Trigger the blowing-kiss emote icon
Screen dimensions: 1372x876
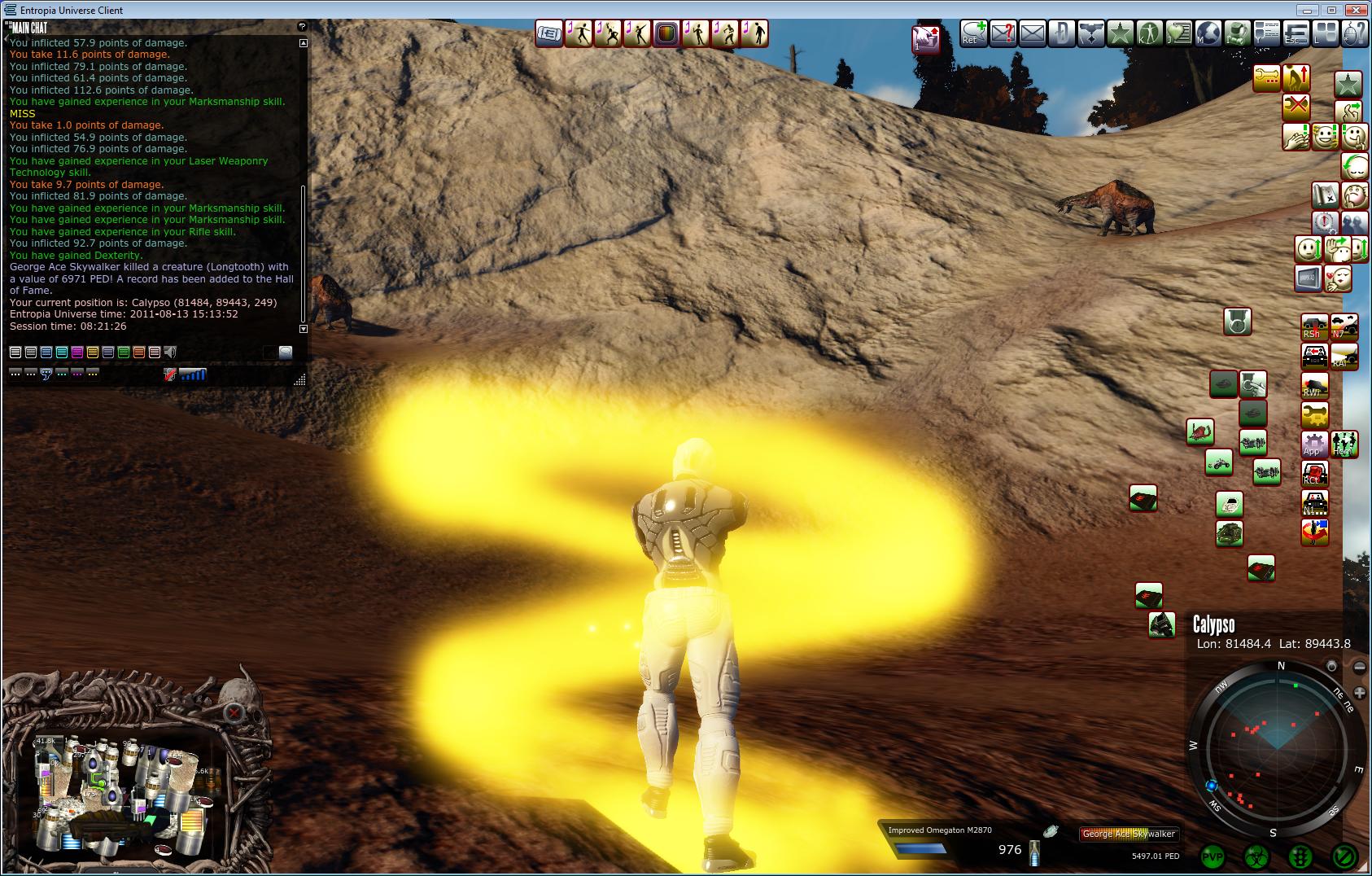pyautogui.click(x=1338, y=278)
